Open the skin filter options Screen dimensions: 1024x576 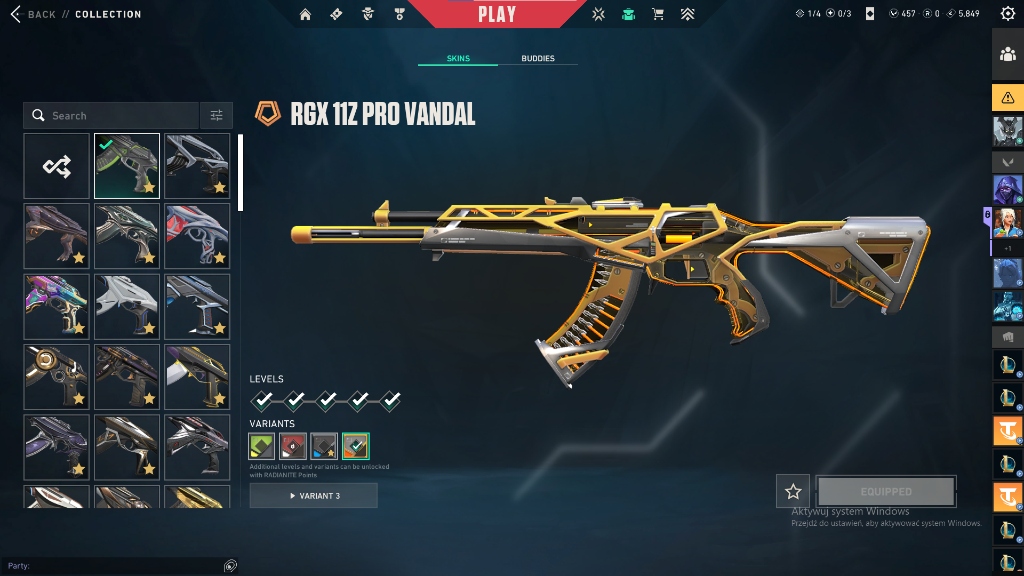coord(216,116)
